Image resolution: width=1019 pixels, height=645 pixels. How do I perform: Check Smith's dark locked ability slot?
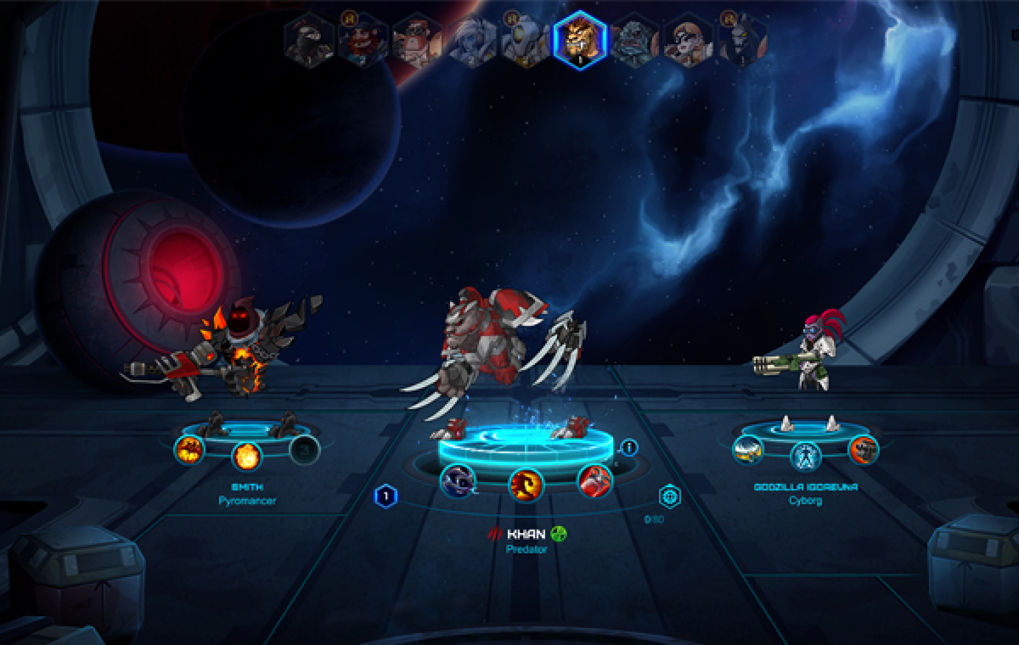(303, 451)
